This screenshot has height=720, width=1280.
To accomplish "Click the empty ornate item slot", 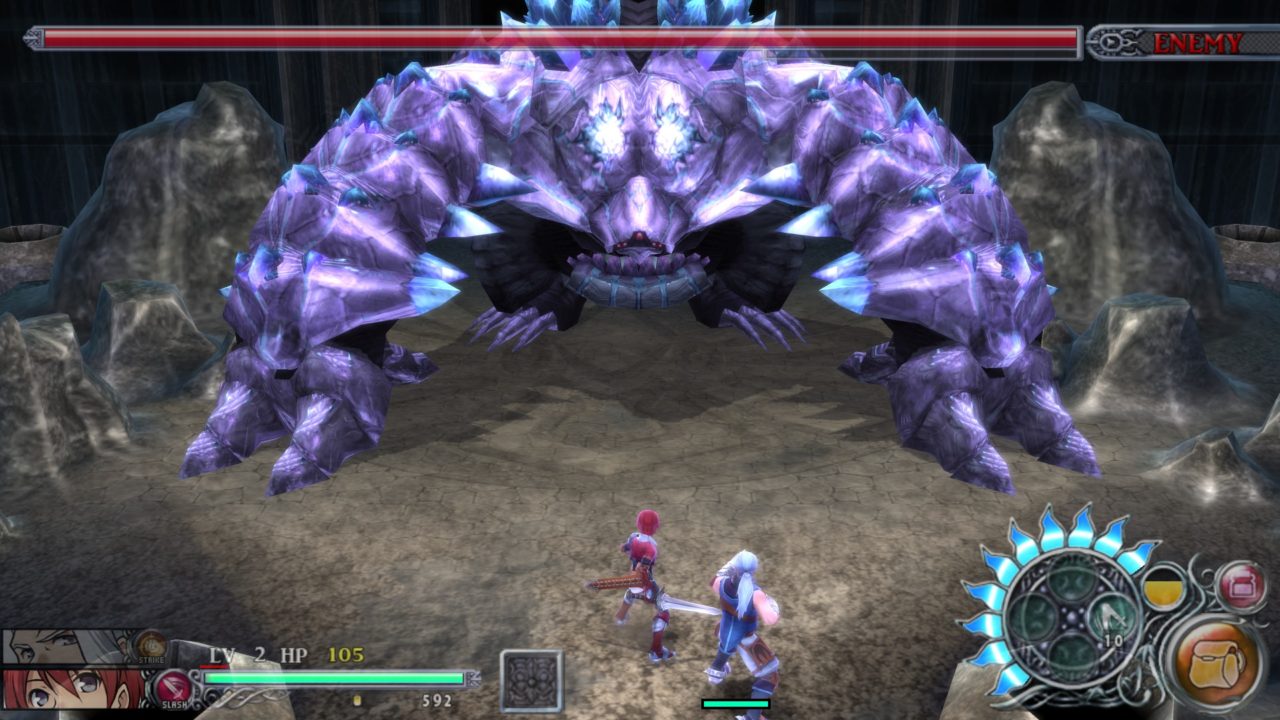I will [531, 681].
